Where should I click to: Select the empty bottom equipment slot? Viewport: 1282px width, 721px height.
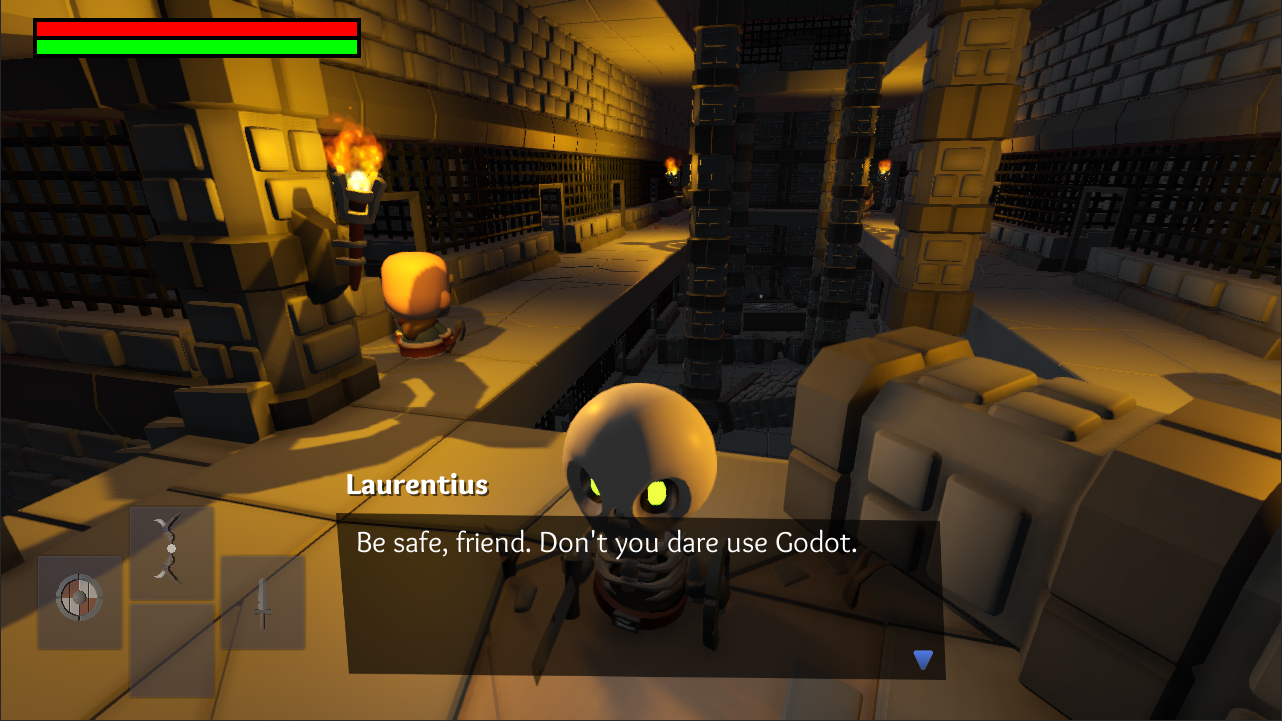pos(172,650)
